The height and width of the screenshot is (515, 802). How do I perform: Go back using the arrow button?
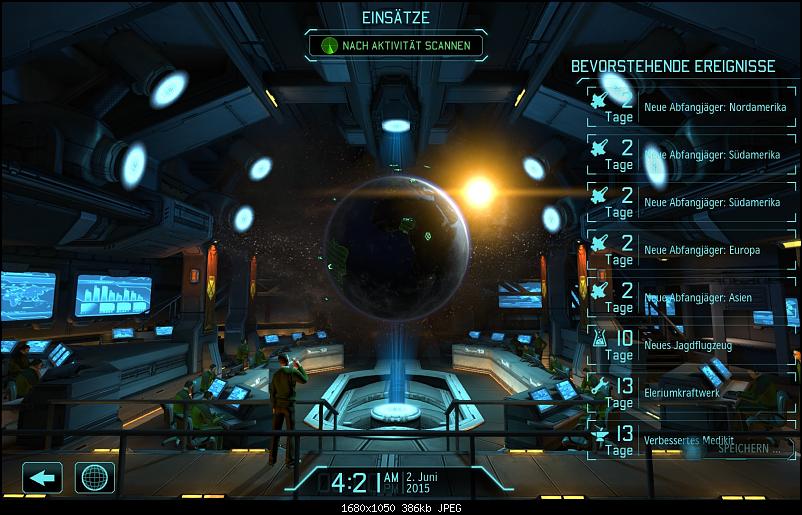42,477
